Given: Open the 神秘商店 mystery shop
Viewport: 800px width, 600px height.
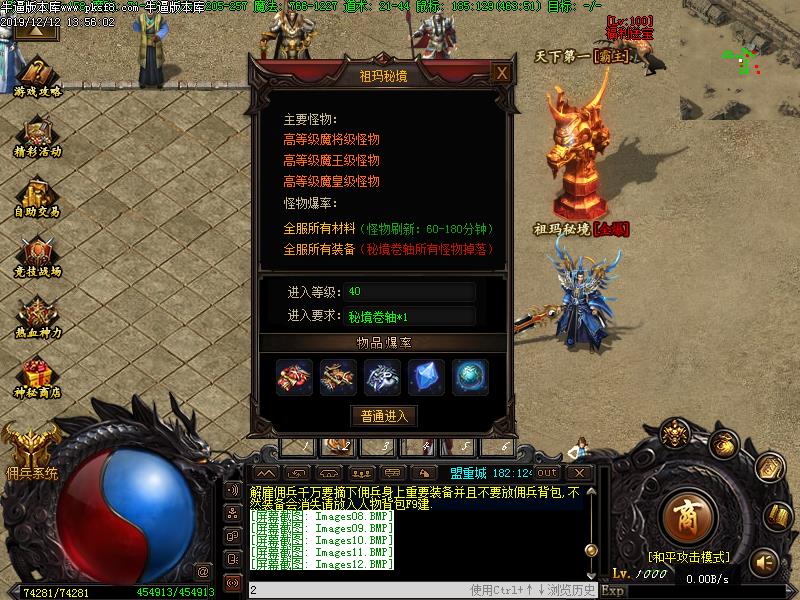Looking at the screenshot, I should [x=38, y=376].
